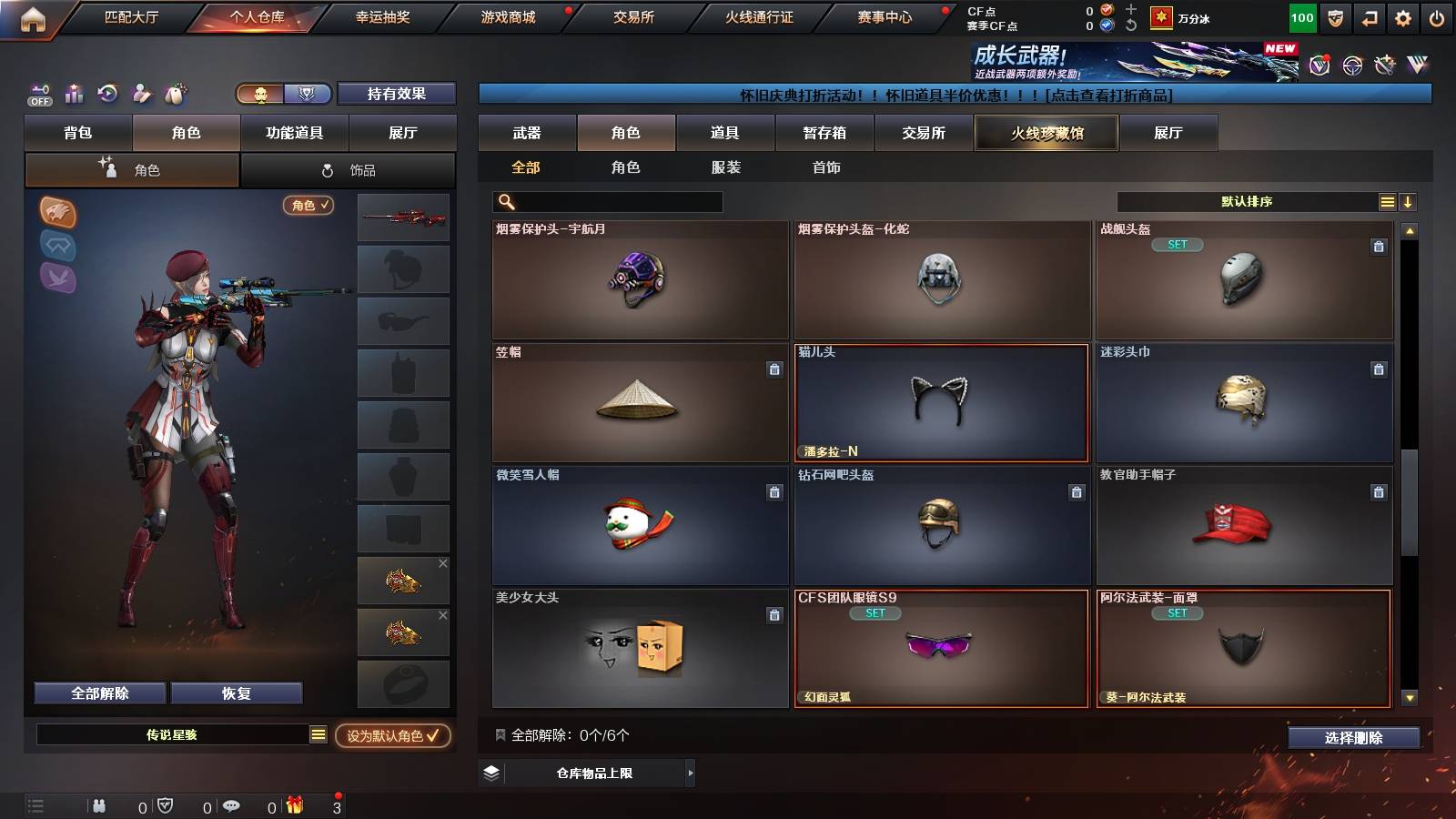Switch to the 暂存箱 tab
This screenshot has height=819, width=1456.
click(x=824, y=133)
